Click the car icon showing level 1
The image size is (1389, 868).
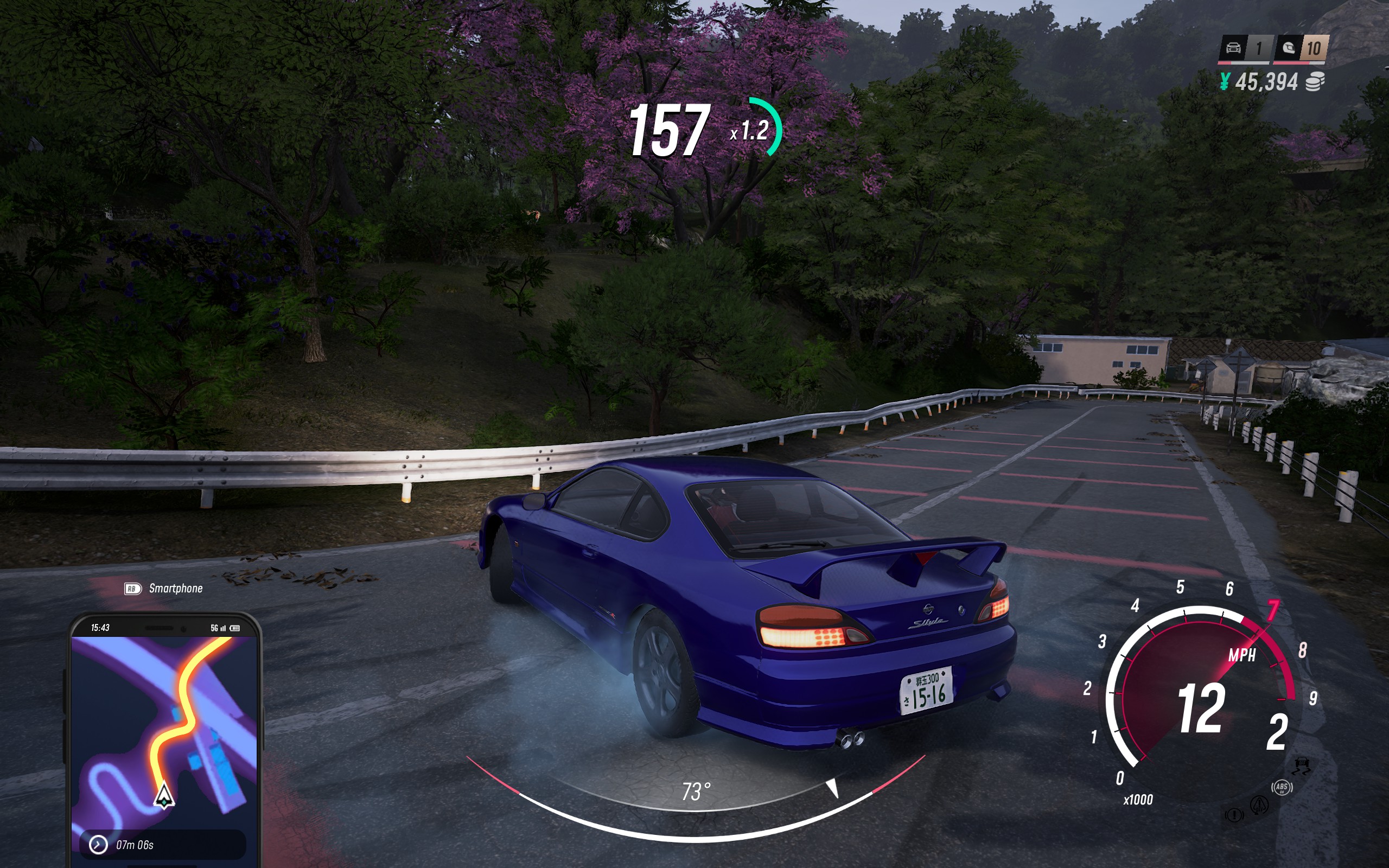1233,49
